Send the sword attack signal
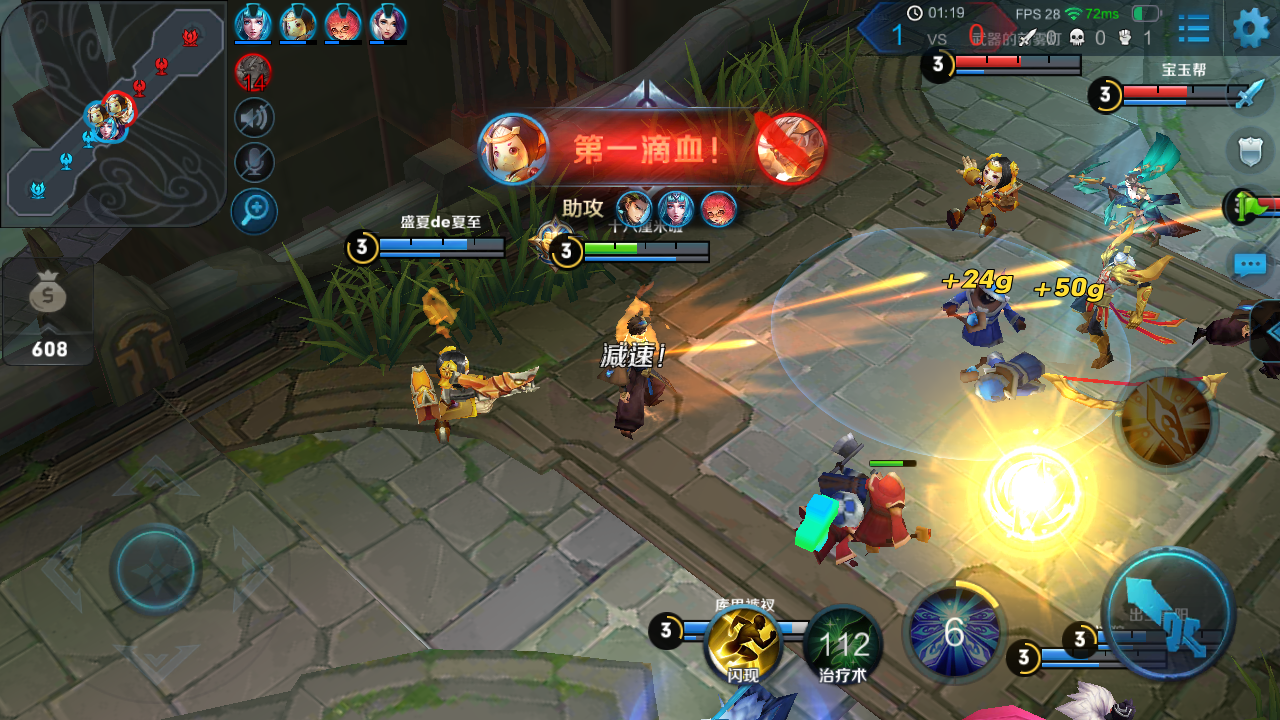The image size is (1280, 720). (x=1250, y=94)
